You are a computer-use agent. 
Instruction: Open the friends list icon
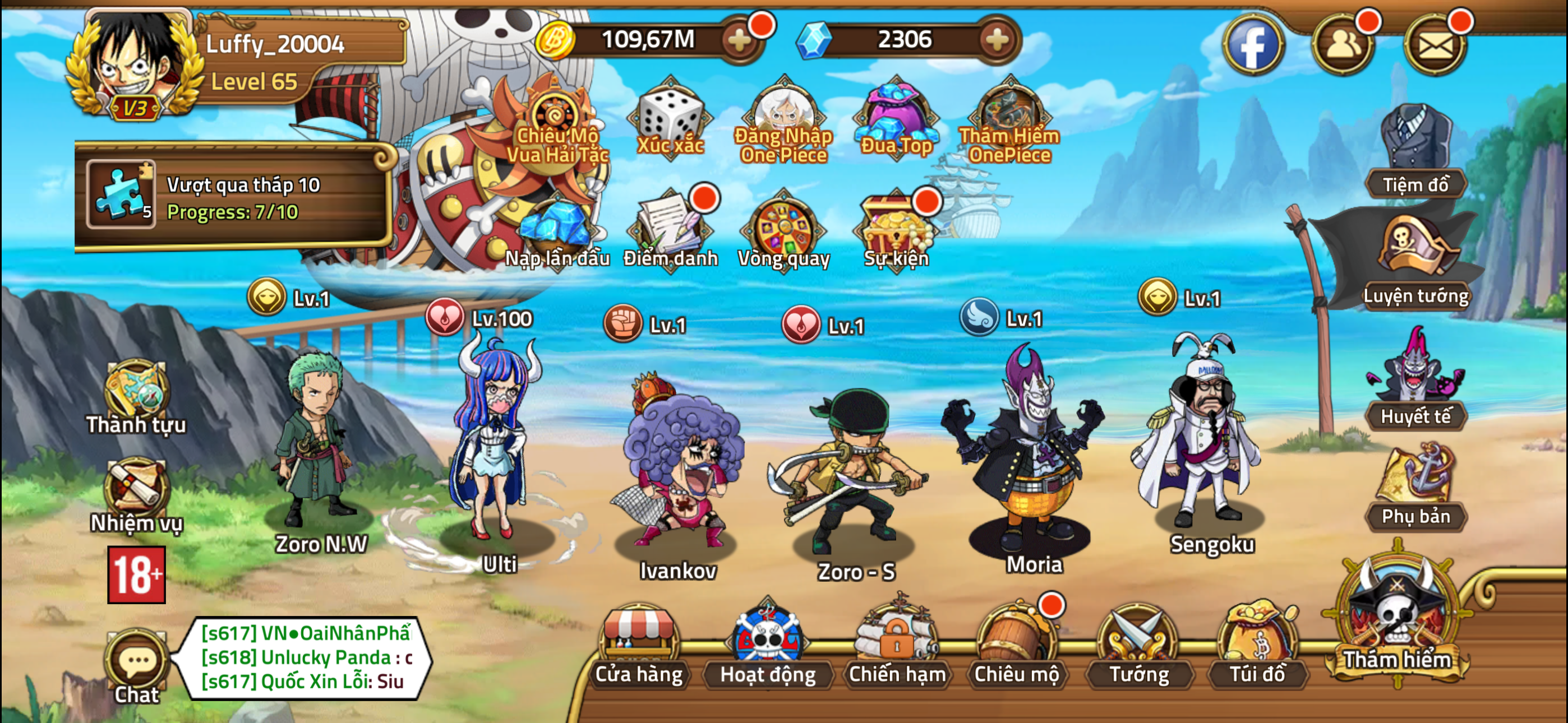pyautogui.click(x=1342, y=45)
